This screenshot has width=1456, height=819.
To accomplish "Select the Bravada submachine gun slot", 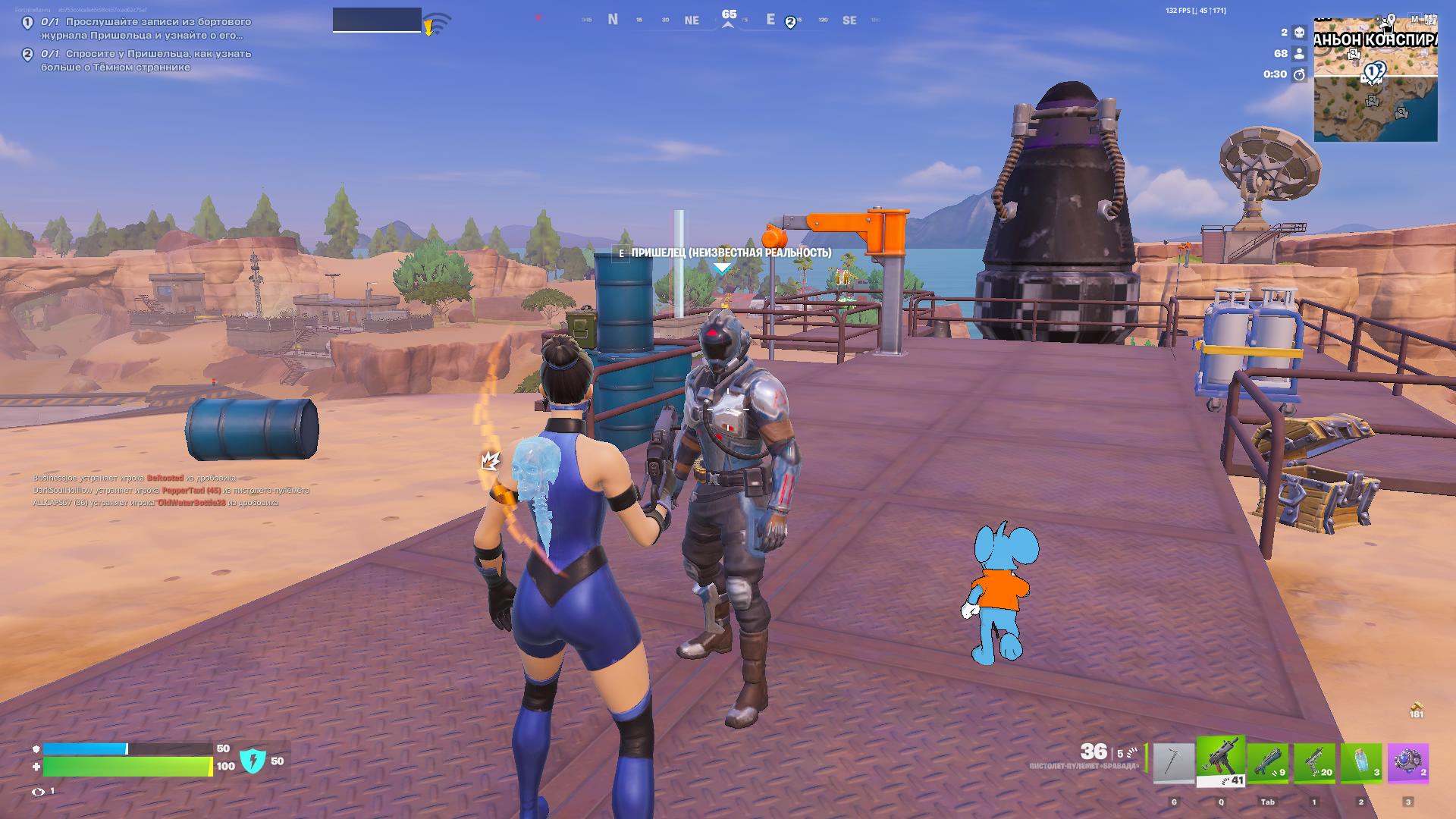I will [1220, 762].
